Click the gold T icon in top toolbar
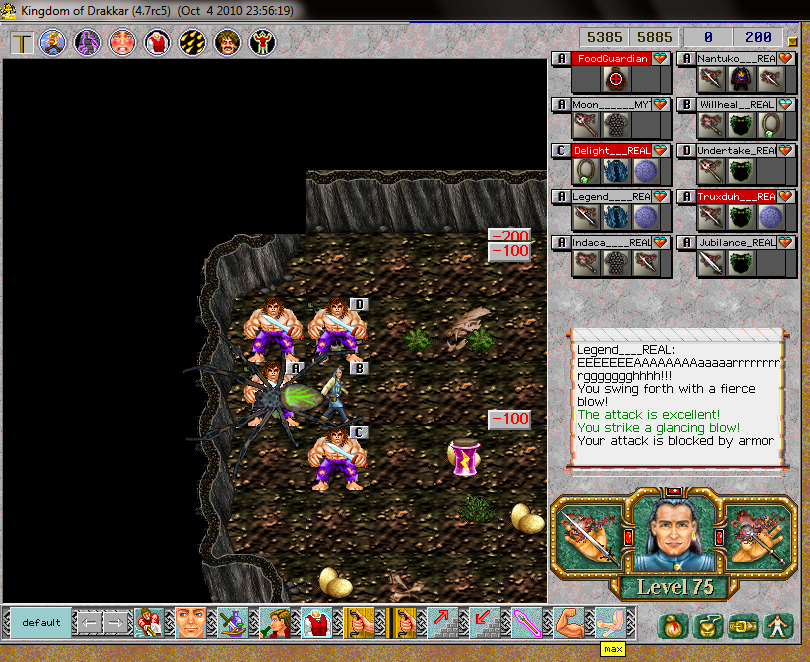The height and width of the screenshot is (662, 810). coord(21,43)
